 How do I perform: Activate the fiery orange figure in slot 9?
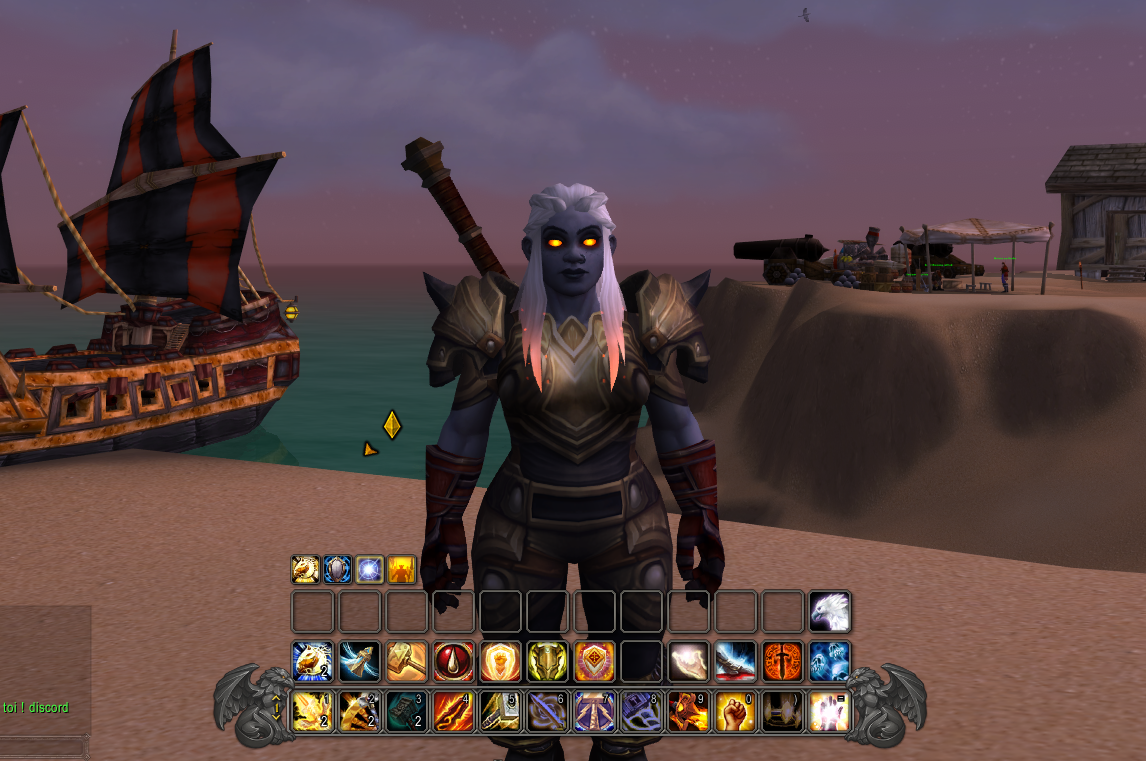(x=688, y=711)
